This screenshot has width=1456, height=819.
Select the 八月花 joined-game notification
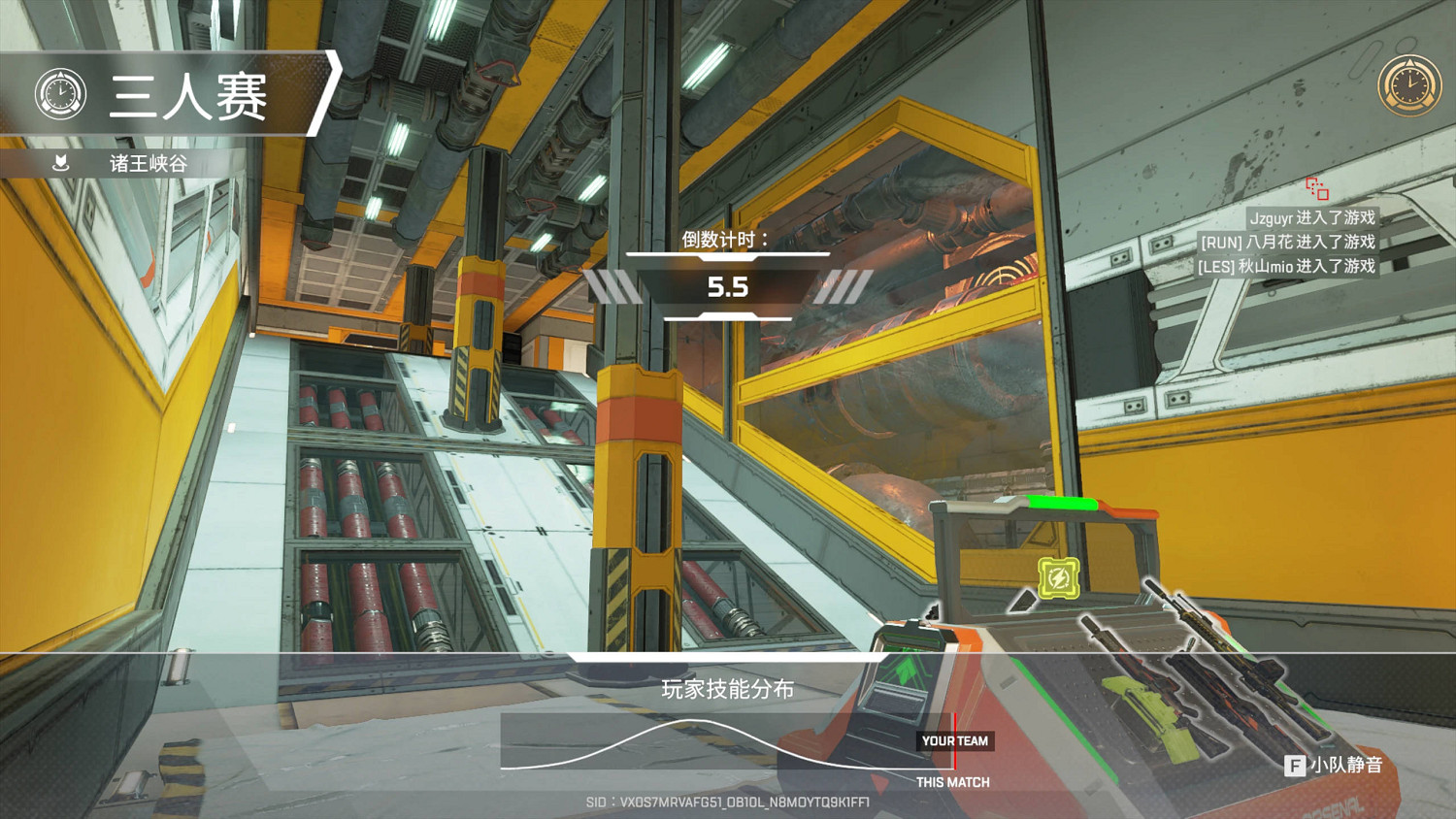point(1287,242)
